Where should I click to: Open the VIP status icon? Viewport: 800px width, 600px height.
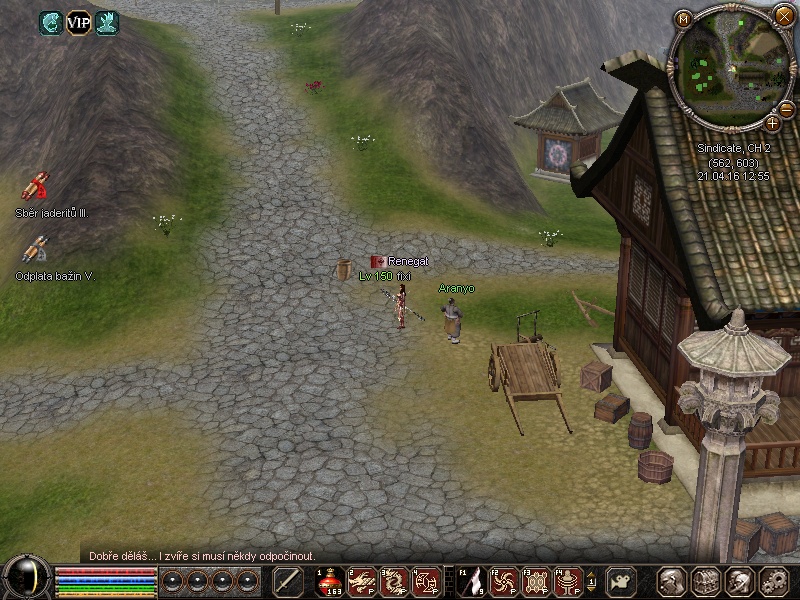pyautogui.click(x=78, y=22)
